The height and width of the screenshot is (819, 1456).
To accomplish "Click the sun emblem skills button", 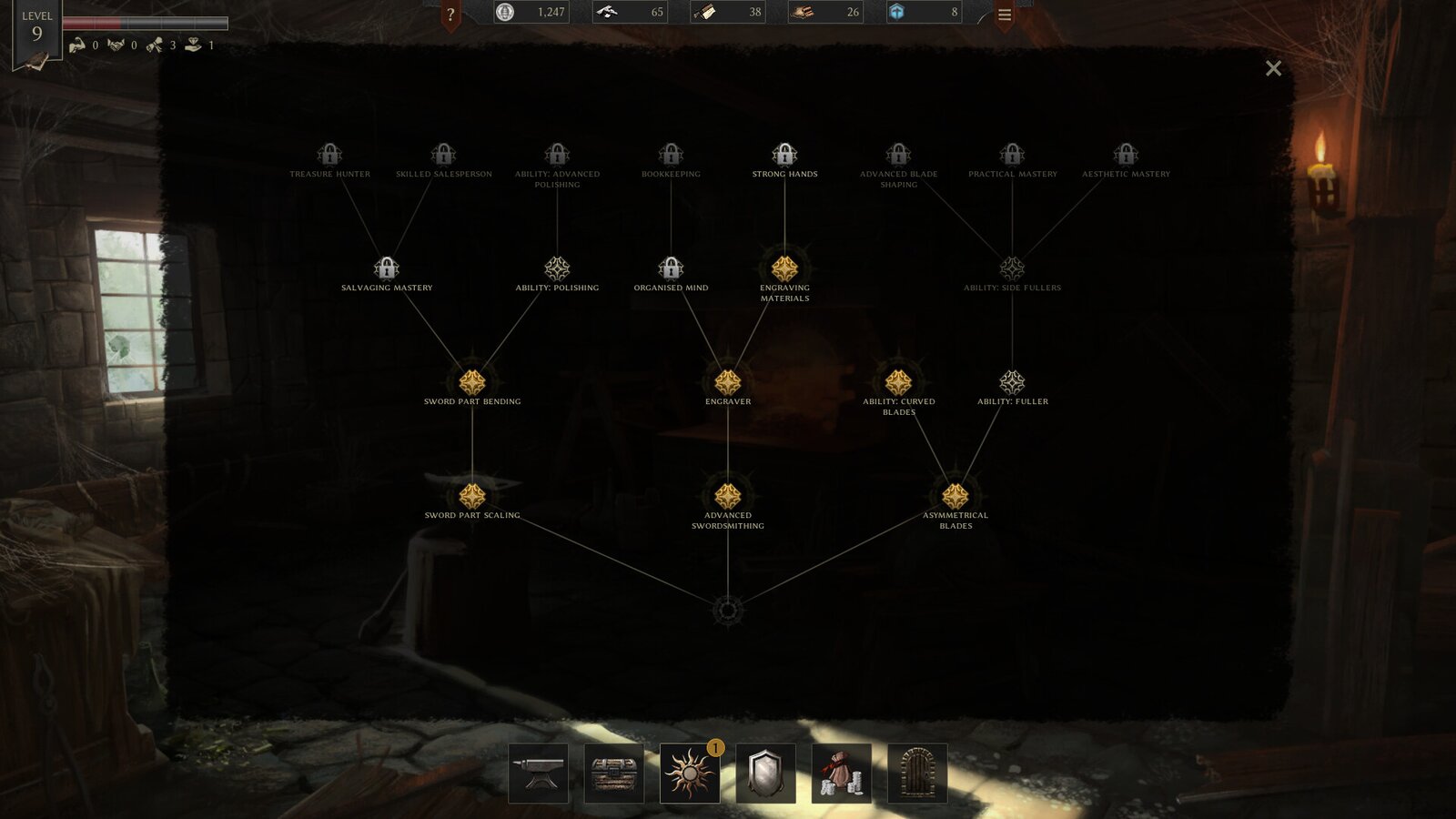I will 690,773.
